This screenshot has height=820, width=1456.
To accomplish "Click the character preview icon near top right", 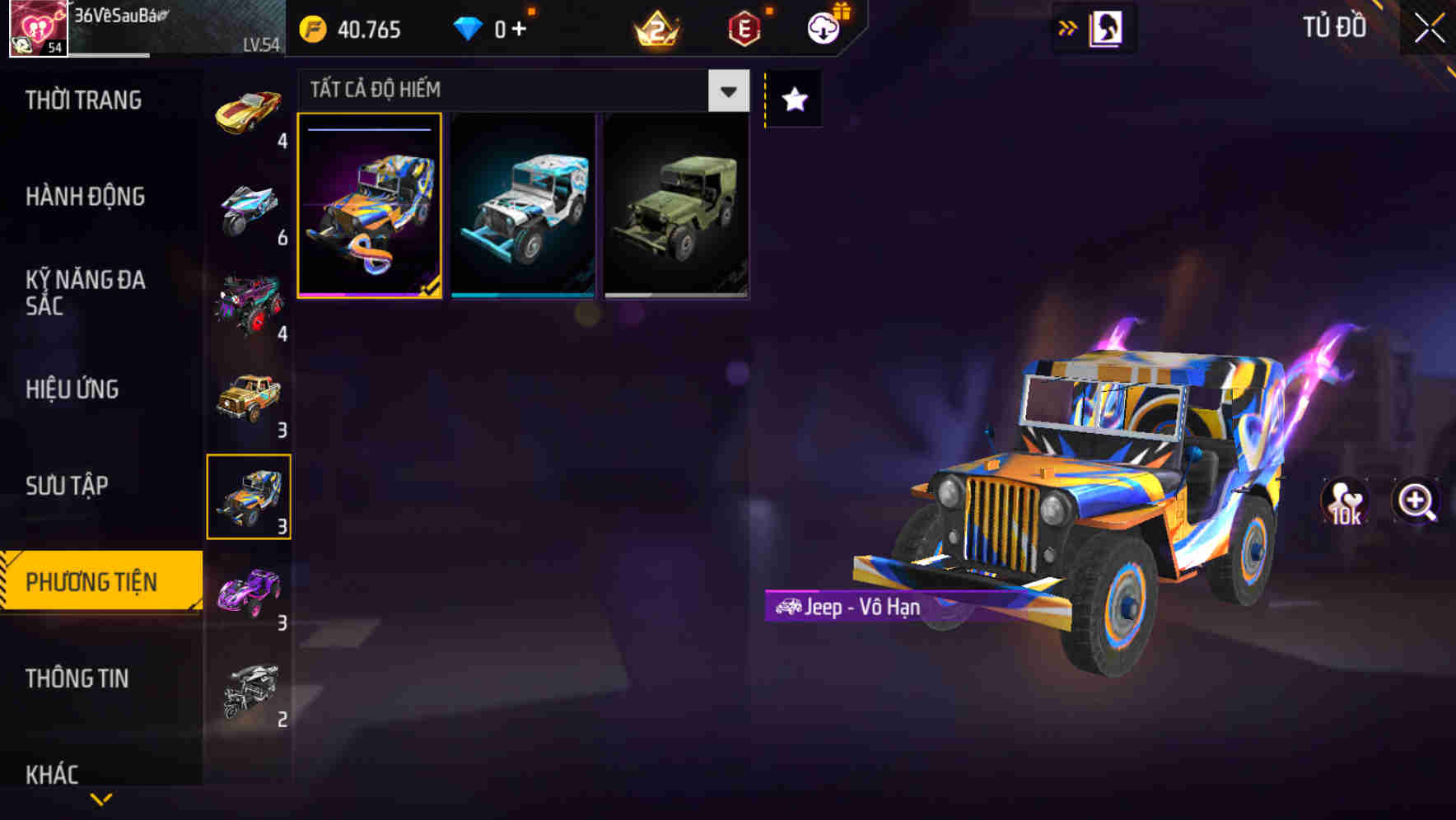I will tap(1108, 27).
